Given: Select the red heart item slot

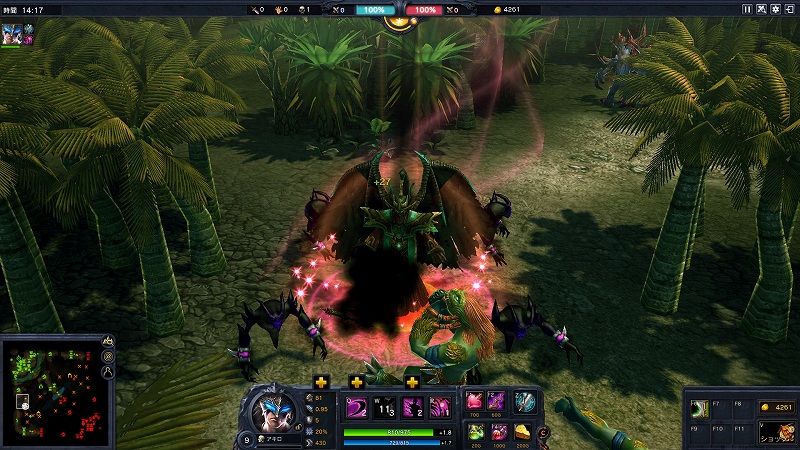Looking at the screenshot, I should [x=474, y=402].
